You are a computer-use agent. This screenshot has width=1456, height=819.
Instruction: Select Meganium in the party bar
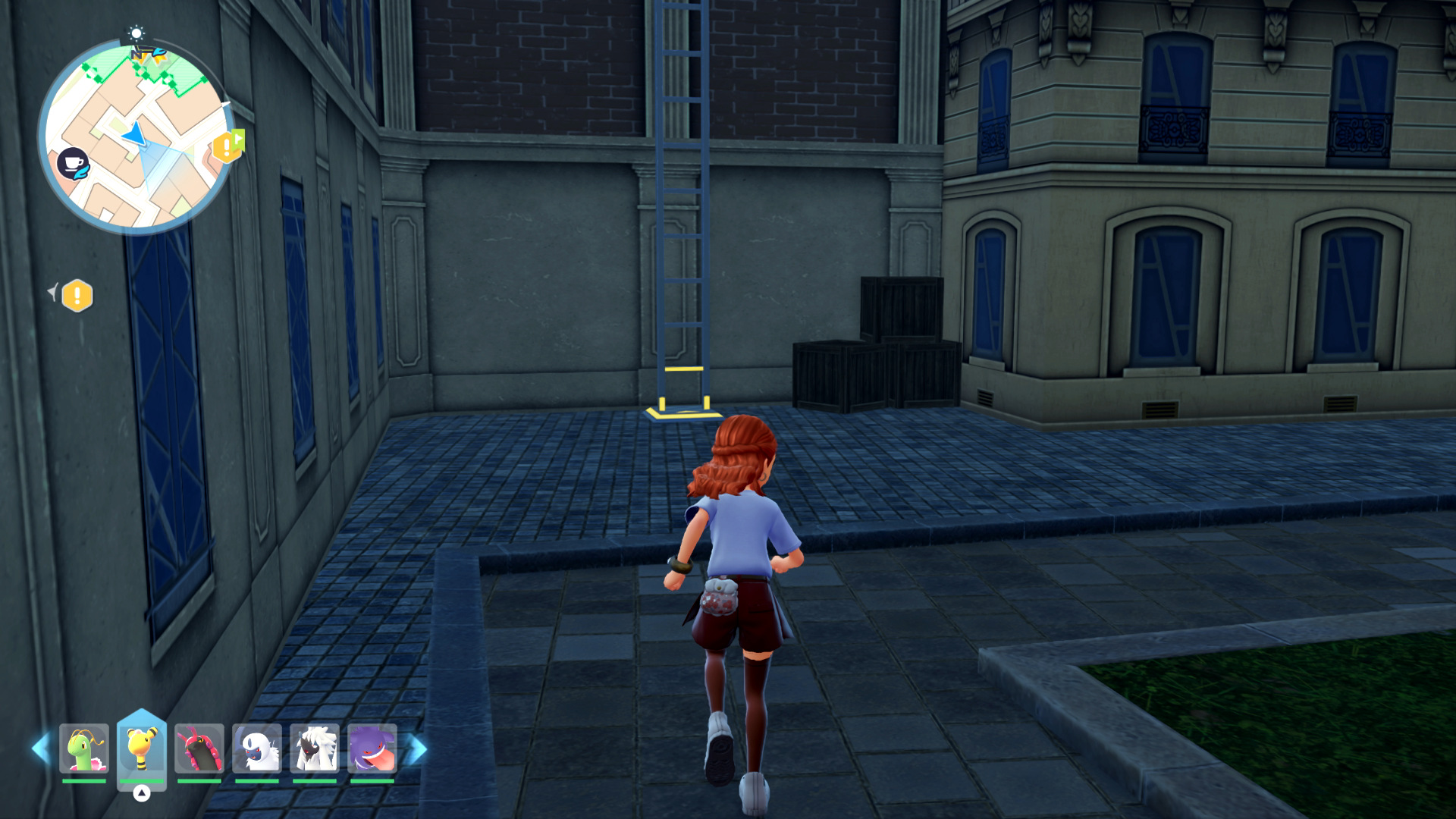pos(84,748)
